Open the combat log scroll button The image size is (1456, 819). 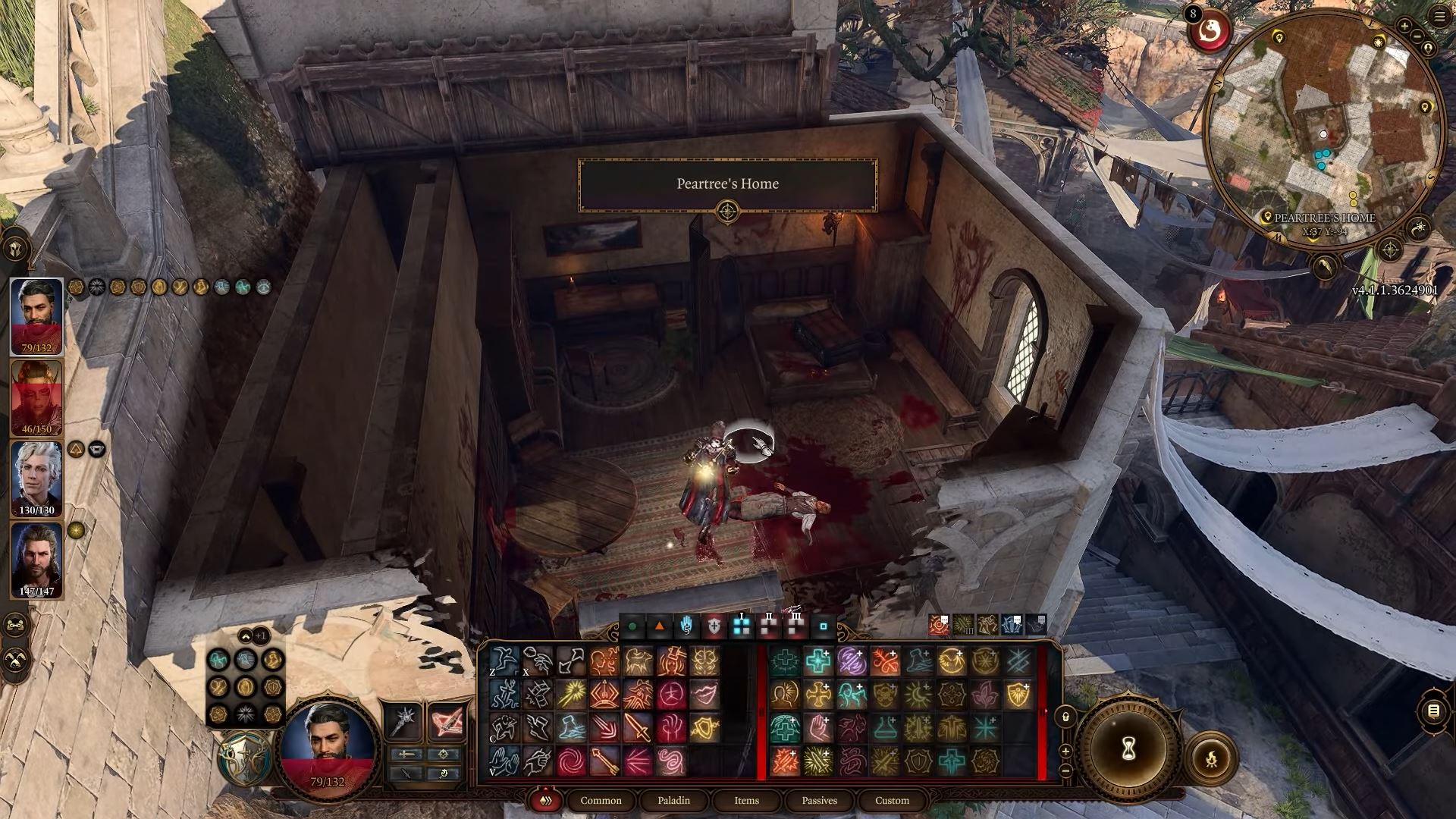(1433, 711)
